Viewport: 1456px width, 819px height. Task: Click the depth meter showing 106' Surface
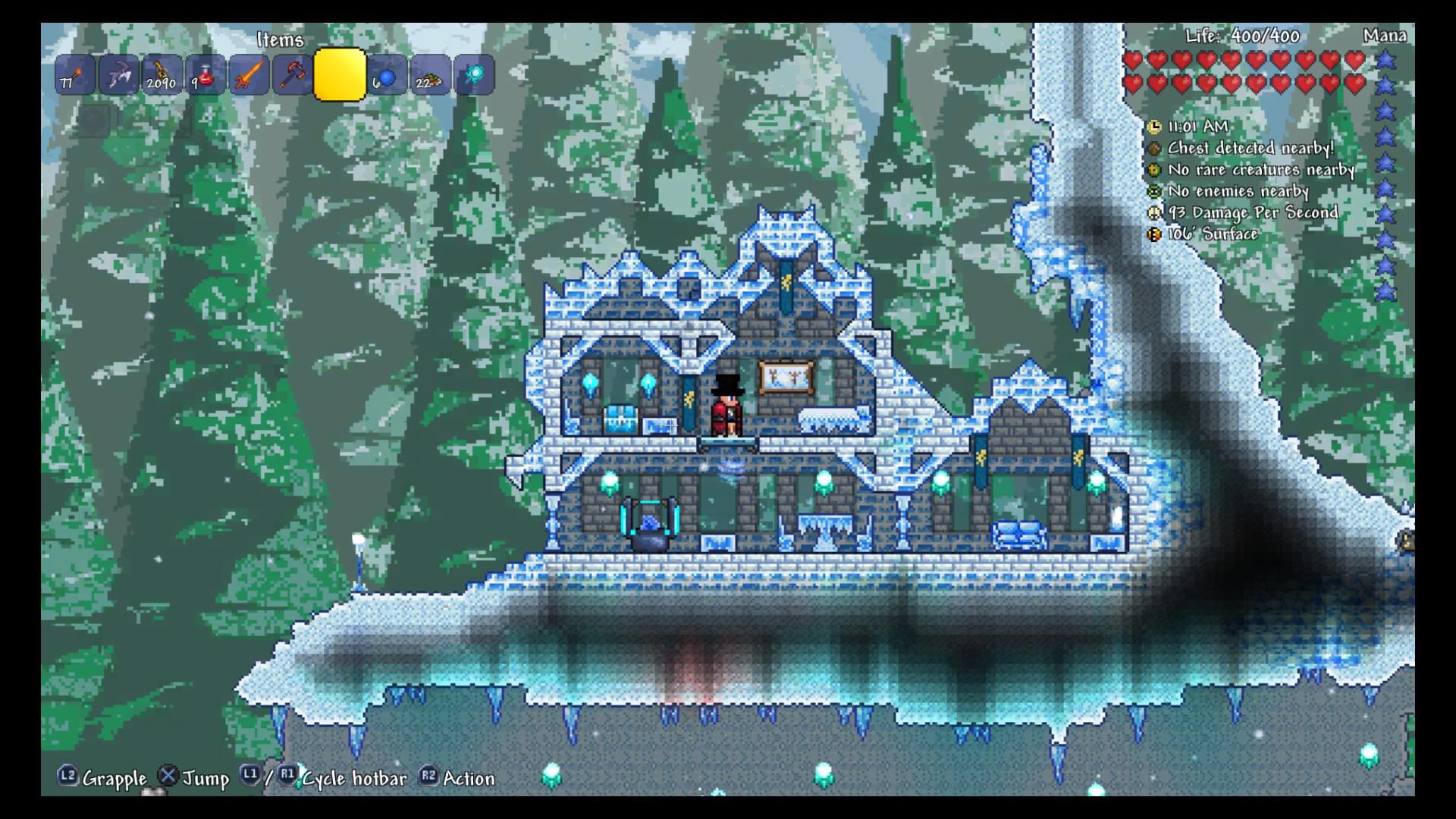[1155, 235]
